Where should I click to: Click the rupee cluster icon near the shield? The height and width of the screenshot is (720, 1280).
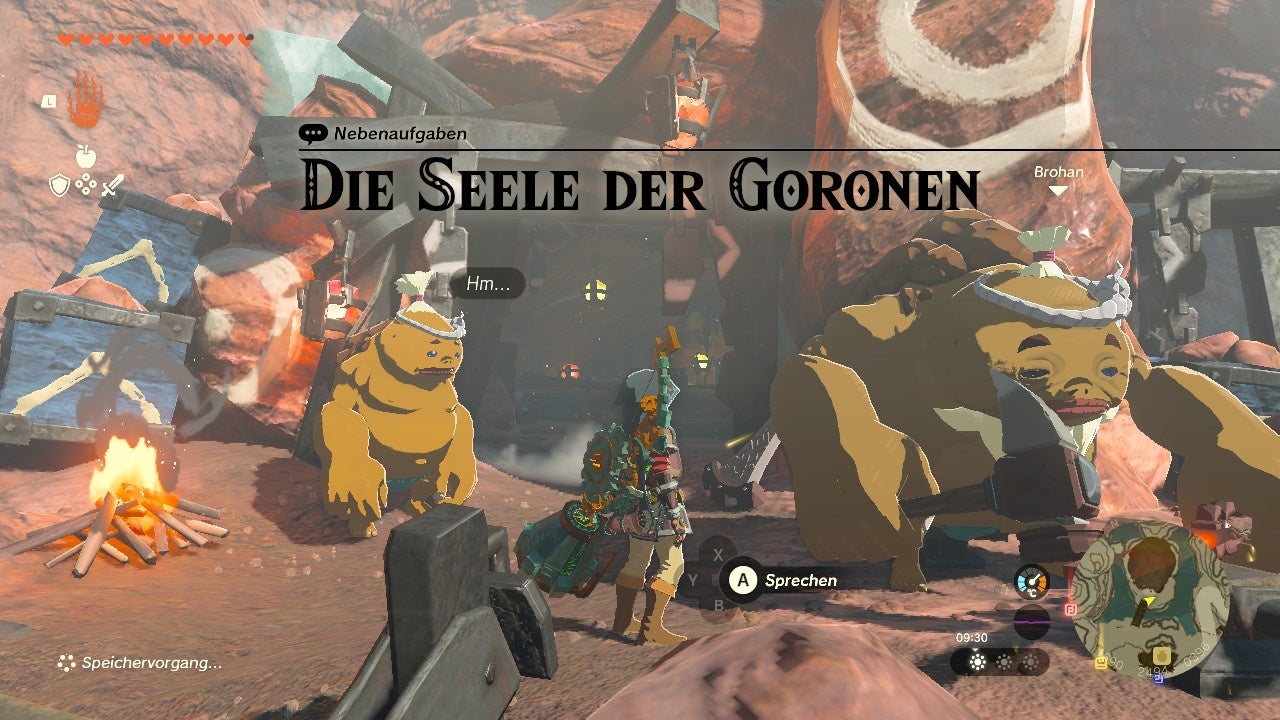pyautogui.click(x=85, y=183)
